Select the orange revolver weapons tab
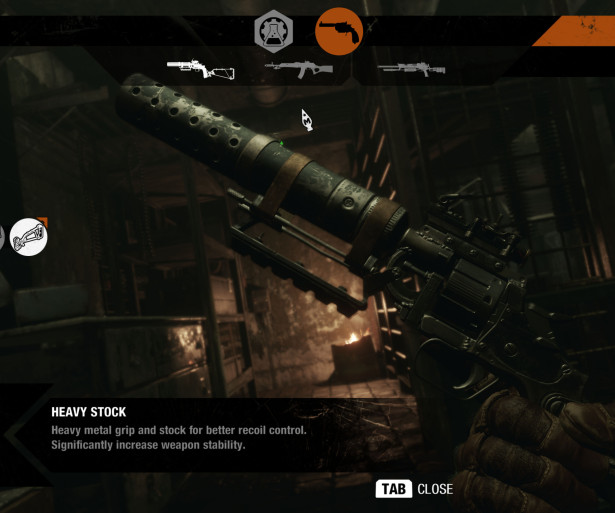Viewport: 615px width, 513px height. point(339,31)
